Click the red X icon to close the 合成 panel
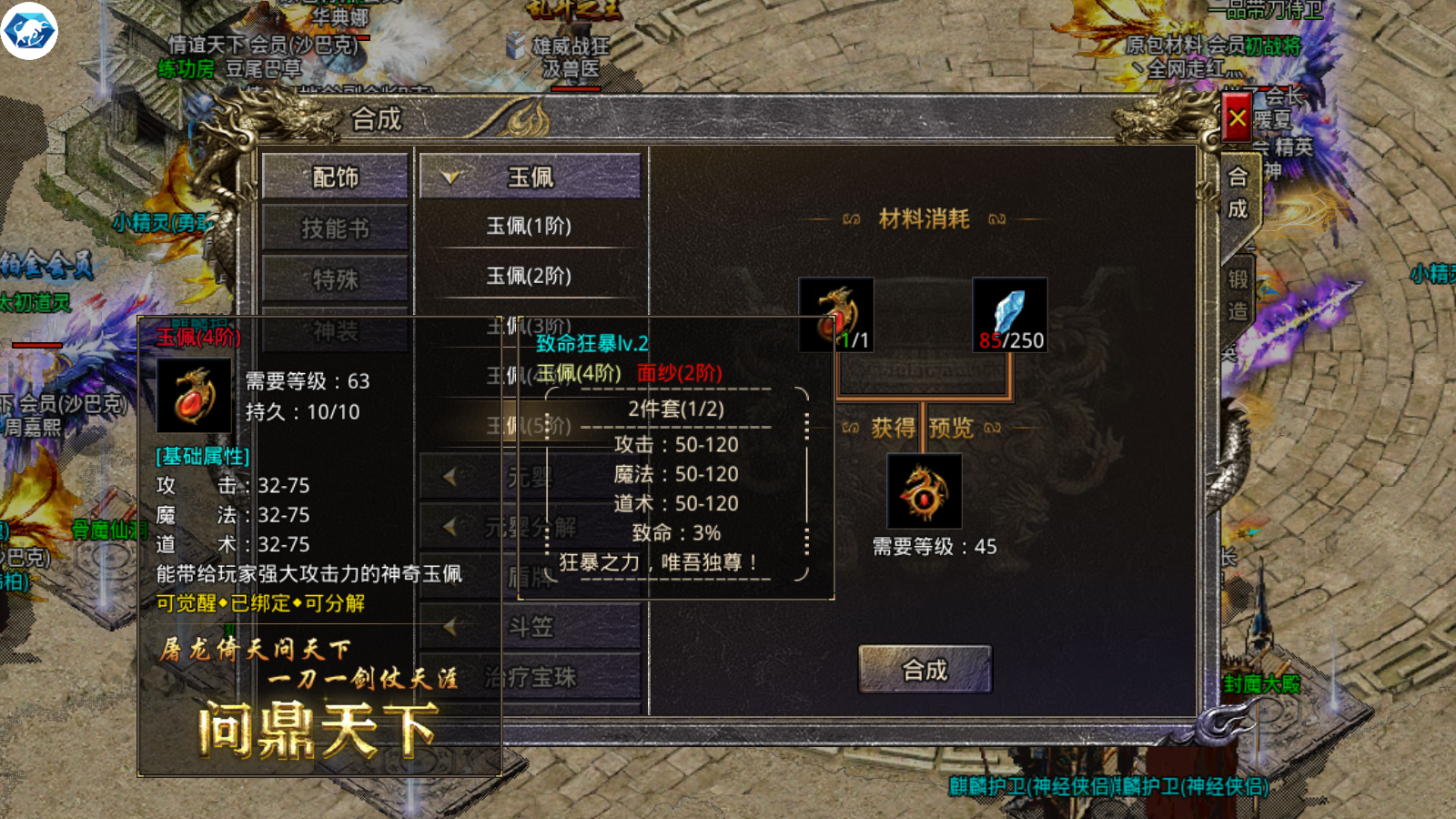Viewport: 1456px width, 819px height. pos(1235,117)
